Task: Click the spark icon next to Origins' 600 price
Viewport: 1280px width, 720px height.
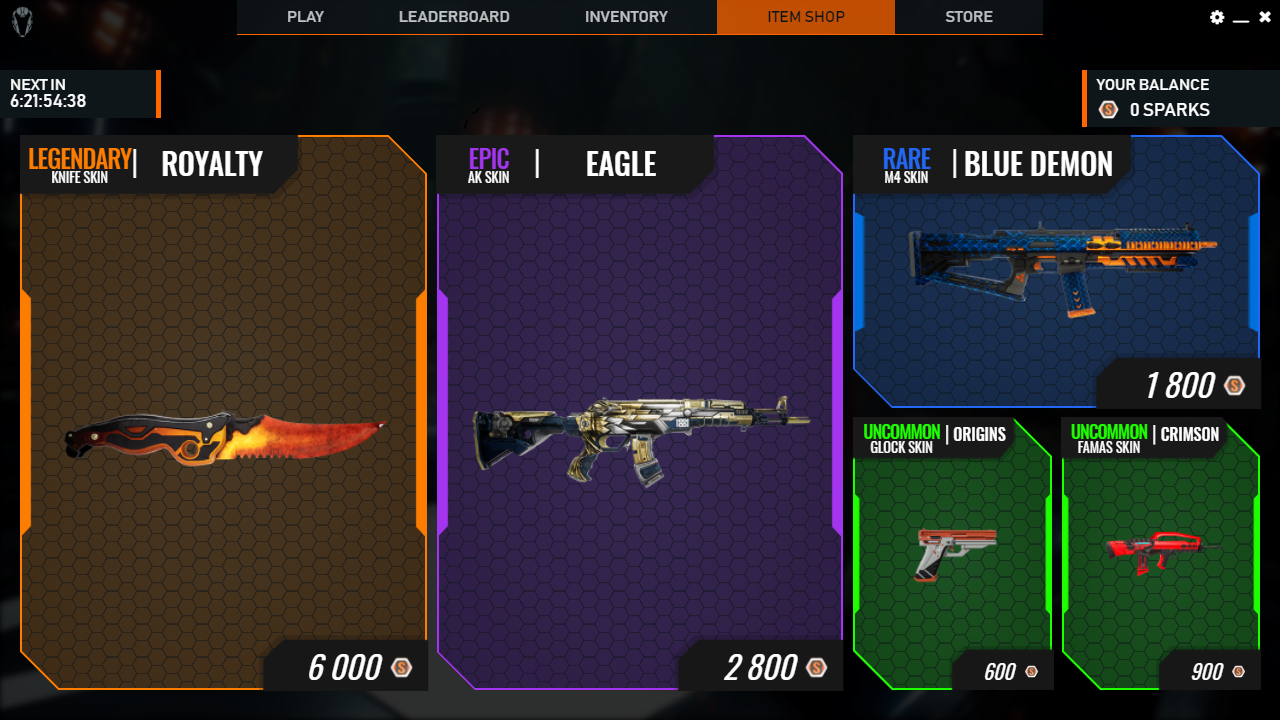Action: click(1033, 672)
